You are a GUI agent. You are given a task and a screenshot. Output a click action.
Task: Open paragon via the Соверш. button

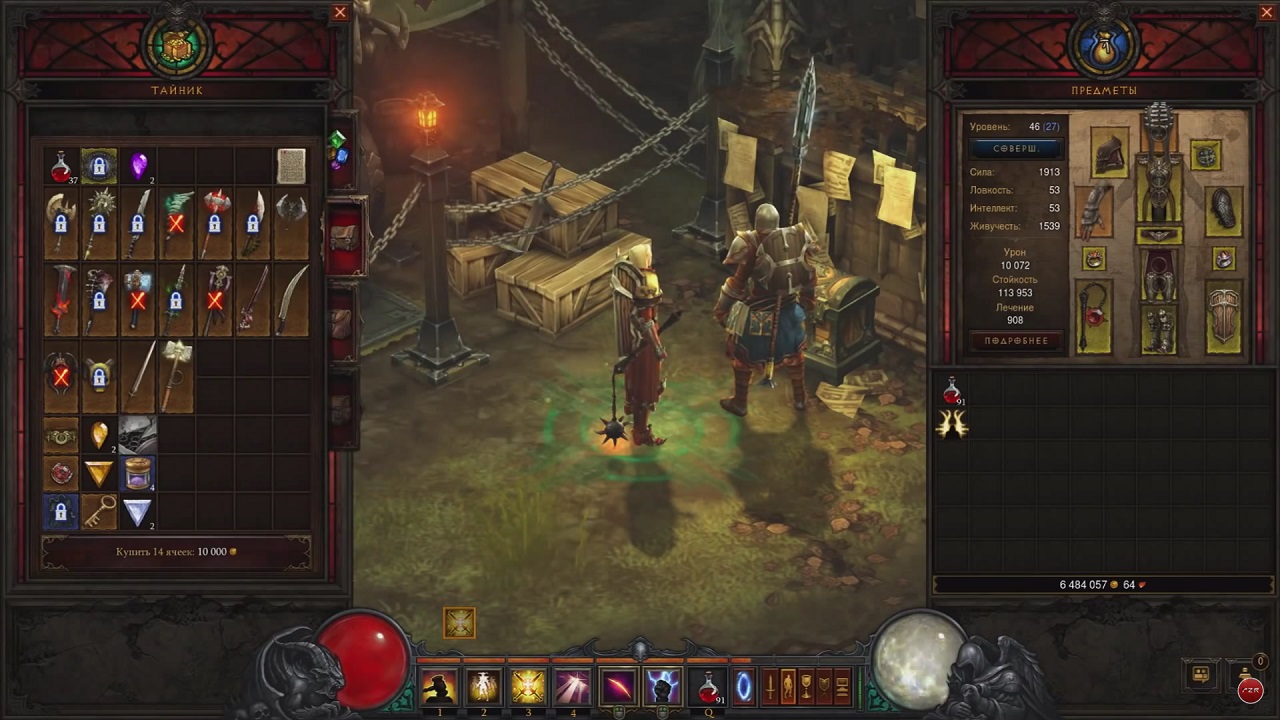[1015, 148]
